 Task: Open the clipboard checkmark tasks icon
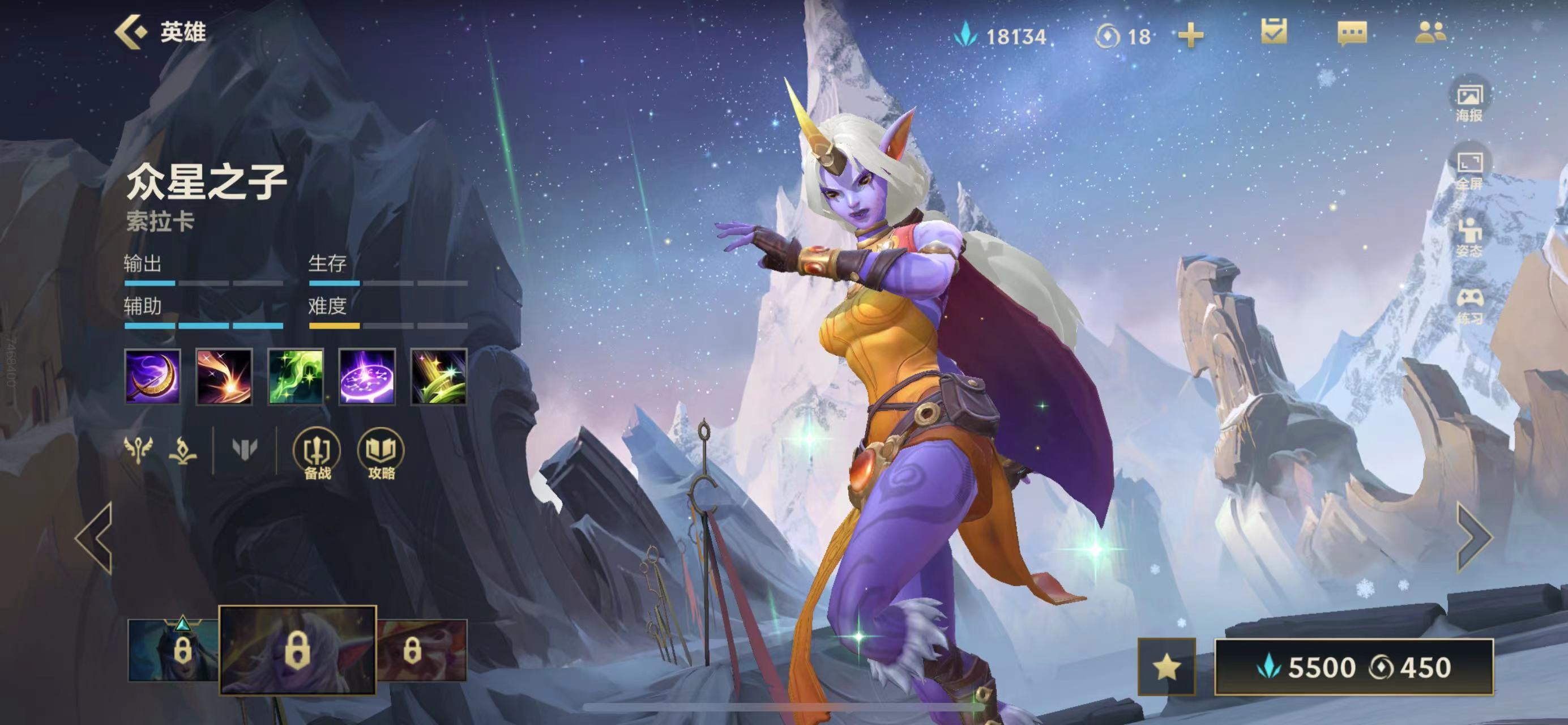tap(1274, 32)
